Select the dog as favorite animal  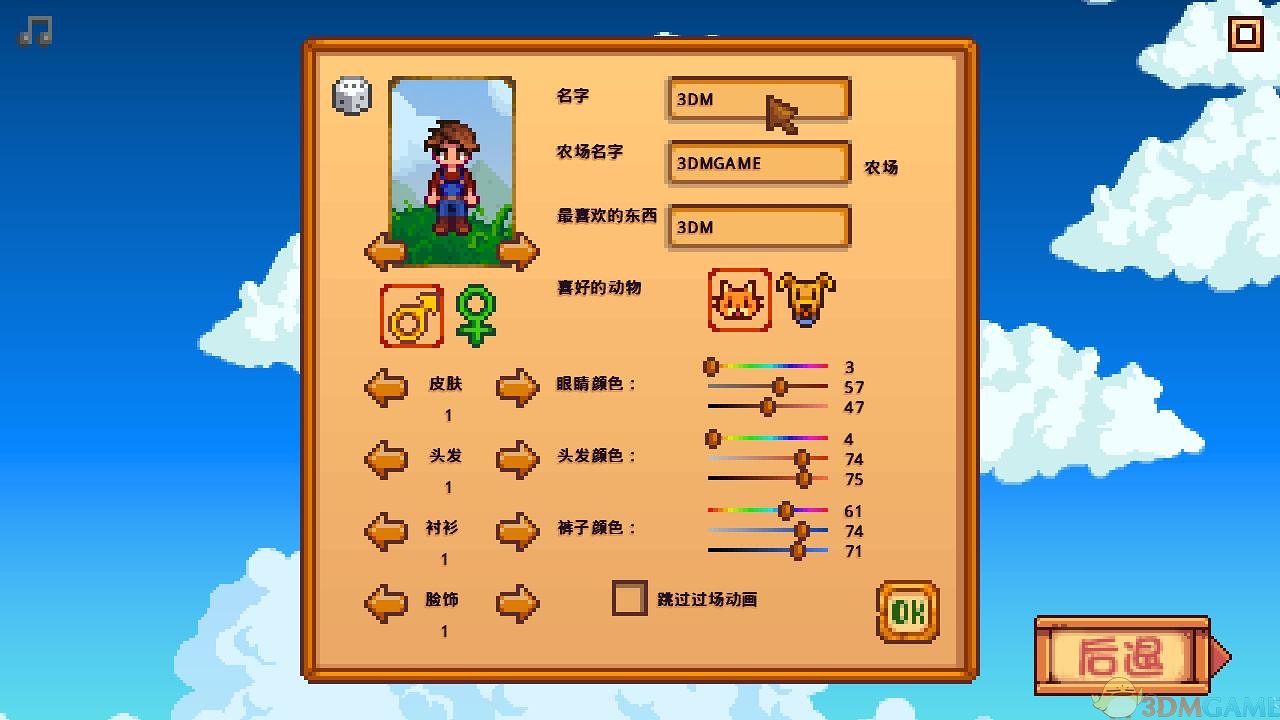806,297
